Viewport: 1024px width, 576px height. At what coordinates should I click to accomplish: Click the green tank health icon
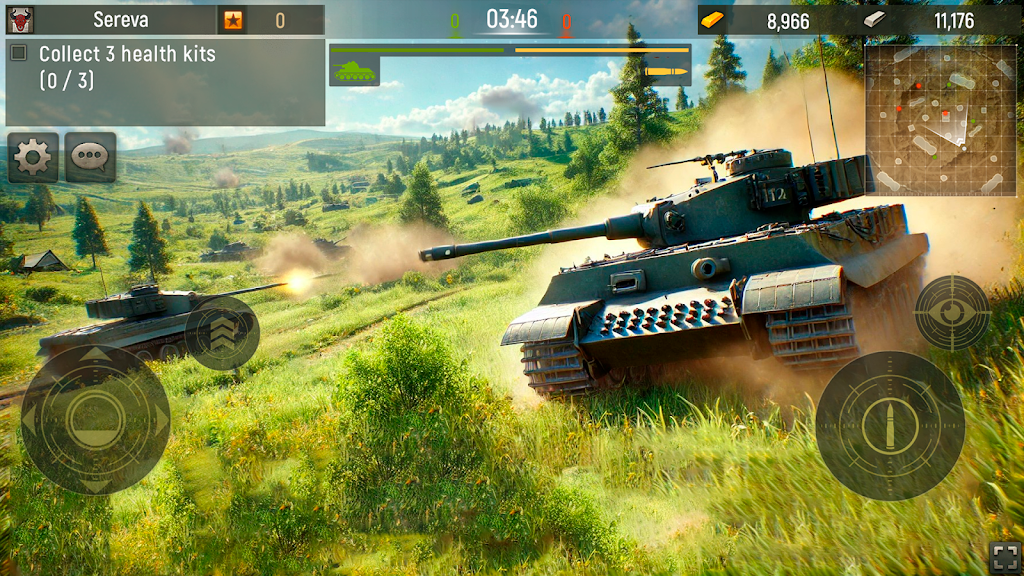point(354,71)
